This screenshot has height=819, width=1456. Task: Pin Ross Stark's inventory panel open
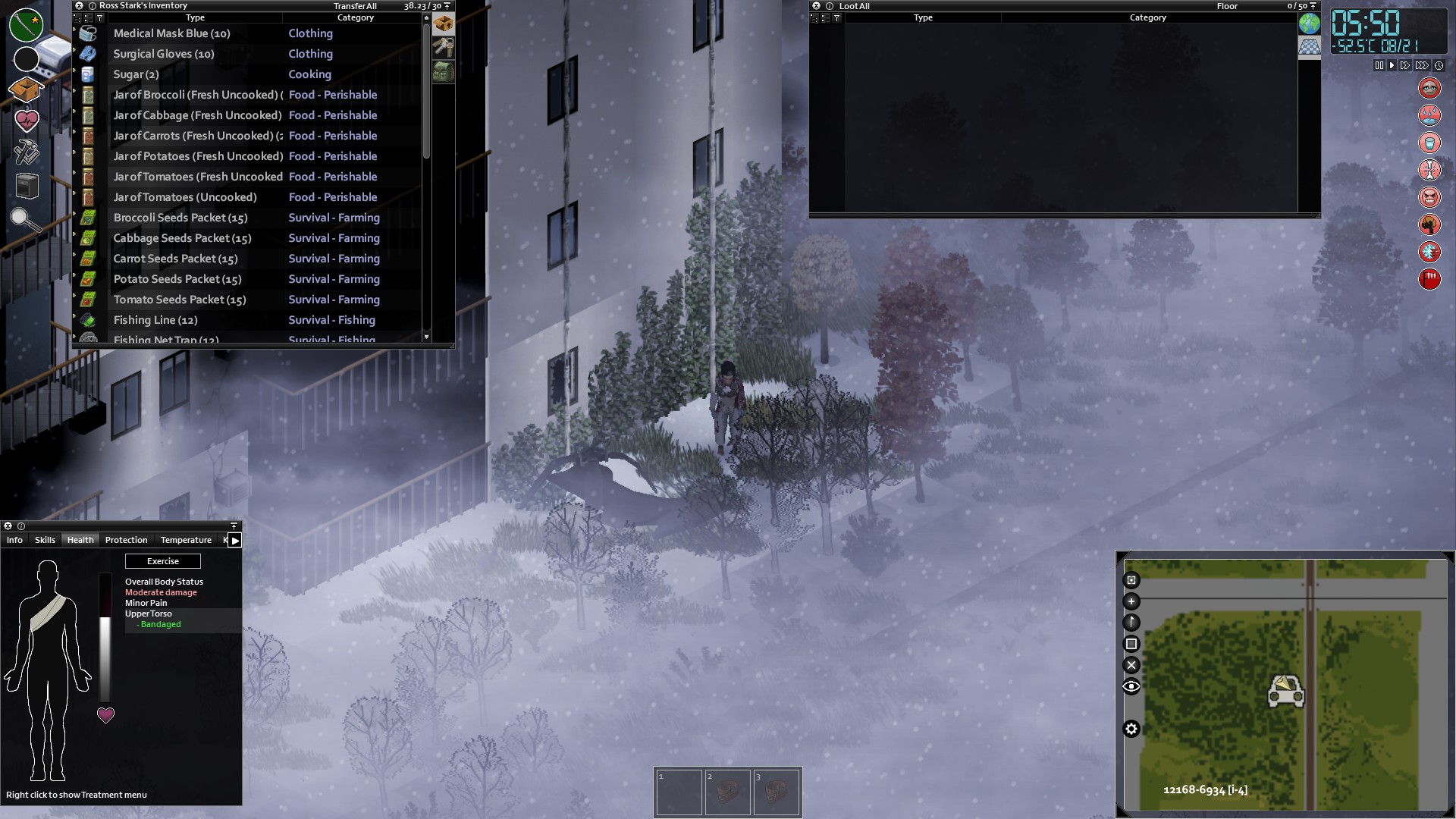pos(448,5)
